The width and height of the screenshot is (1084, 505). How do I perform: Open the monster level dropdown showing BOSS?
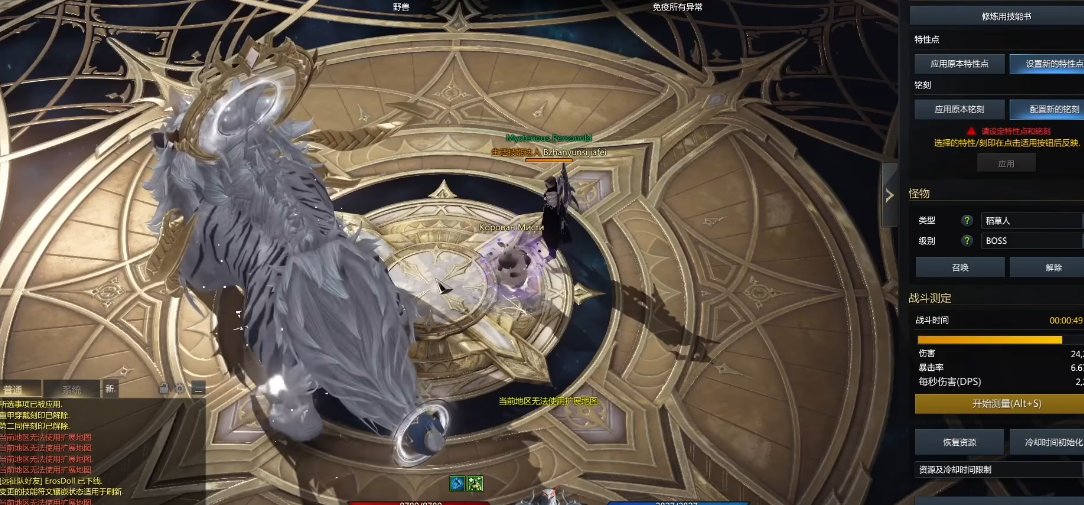1031,241
